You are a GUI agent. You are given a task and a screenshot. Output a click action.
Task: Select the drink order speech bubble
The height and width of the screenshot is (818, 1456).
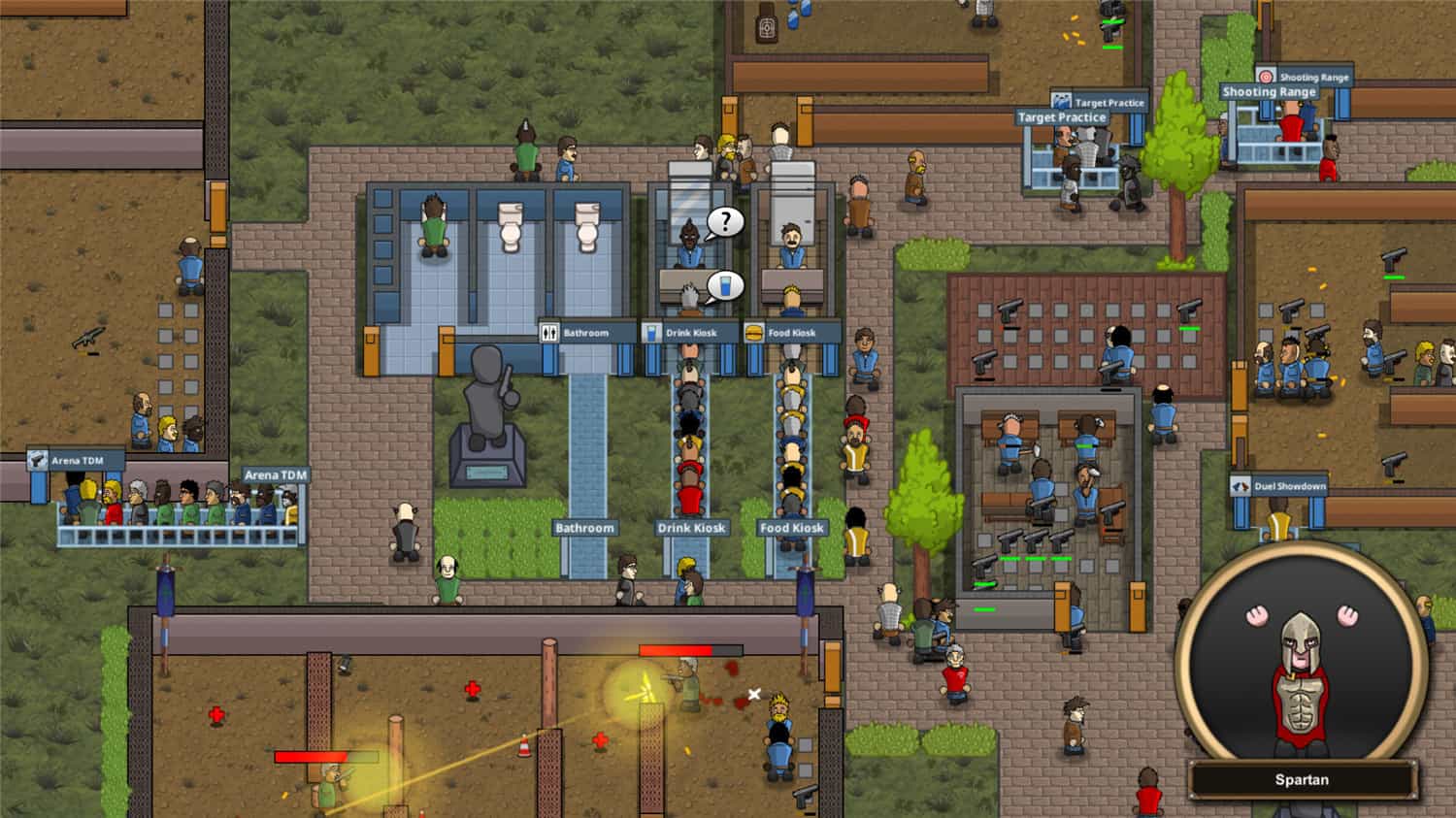[726, 285]
